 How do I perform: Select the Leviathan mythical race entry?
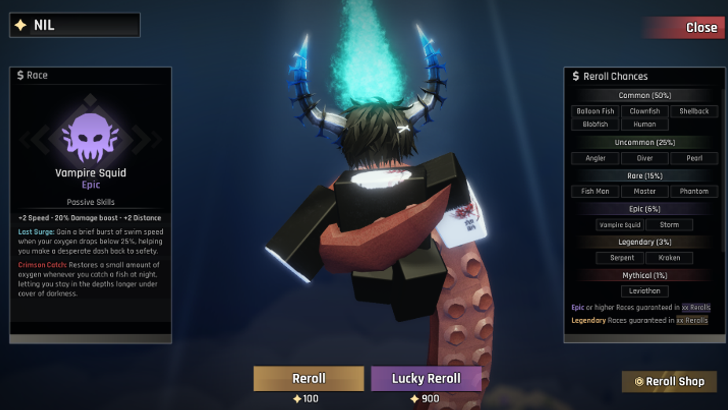(x=644, y=291)
